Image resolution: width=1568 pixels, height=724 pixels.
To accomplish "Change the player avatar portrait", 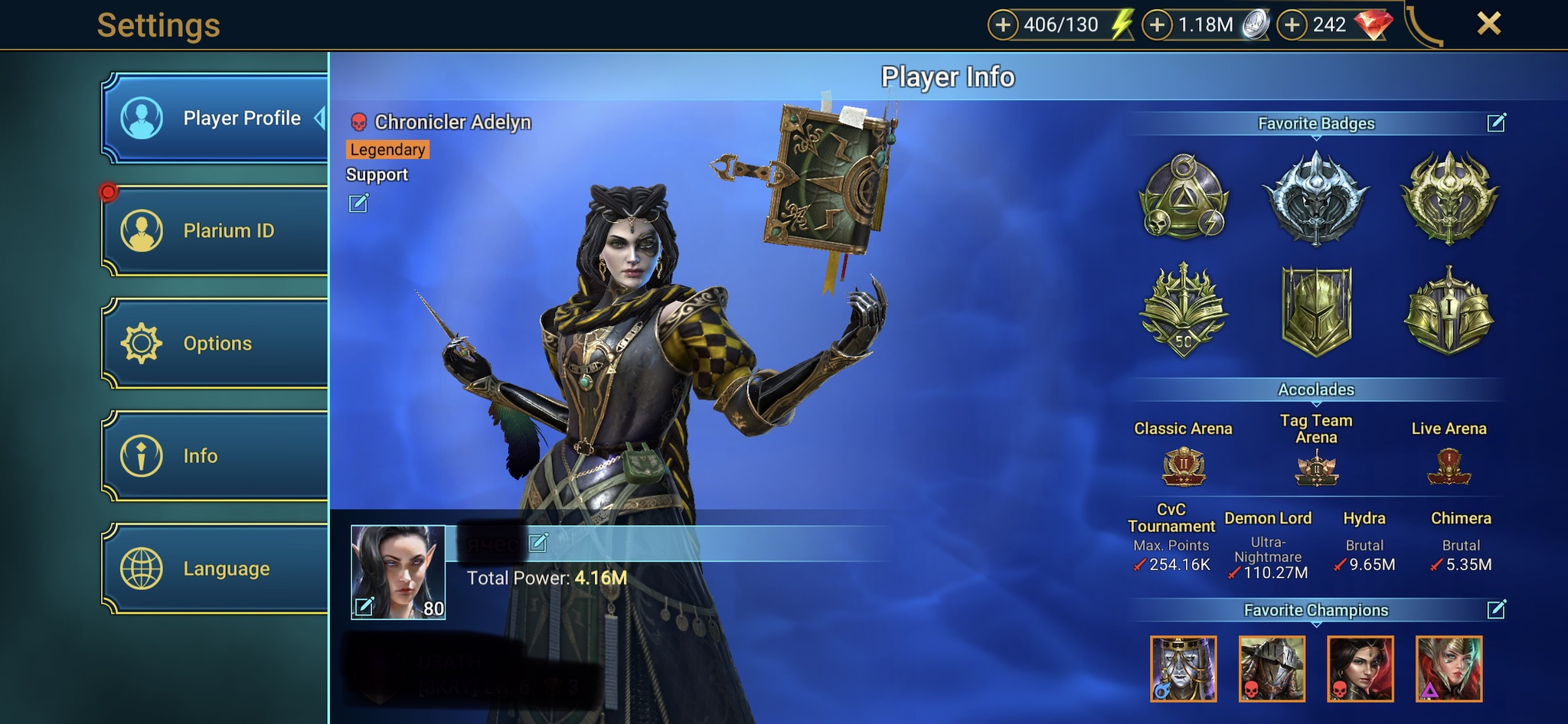I will pyautogui.click(x=364, y=606).
